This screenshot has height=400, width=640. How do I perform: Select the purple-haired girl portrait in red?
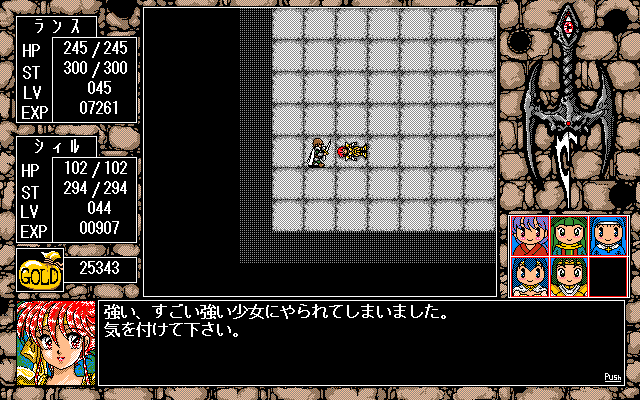click(528, 236)
